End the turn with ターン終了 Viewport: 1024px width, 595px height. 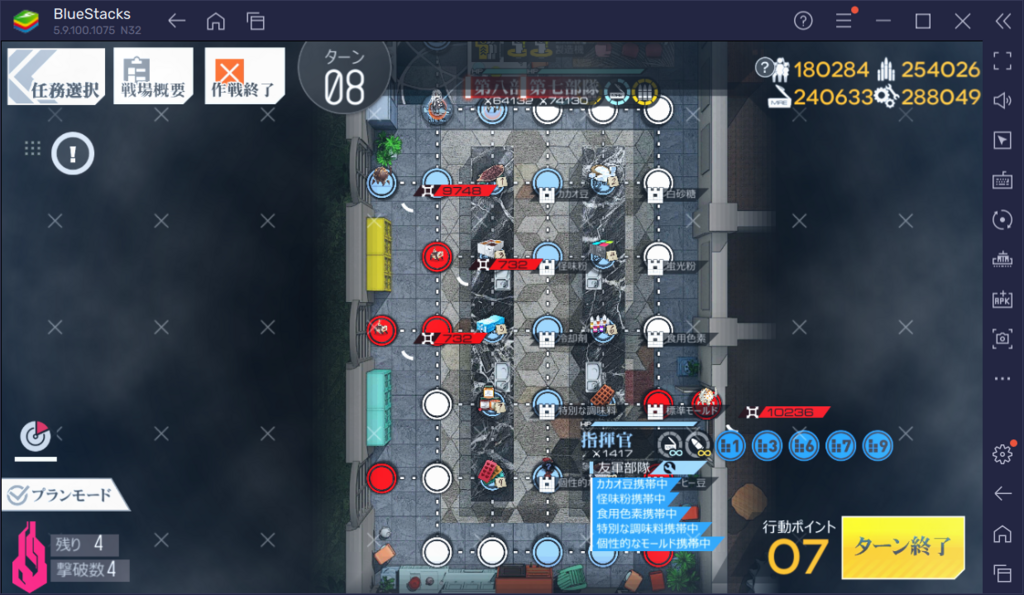pos(902,547)
